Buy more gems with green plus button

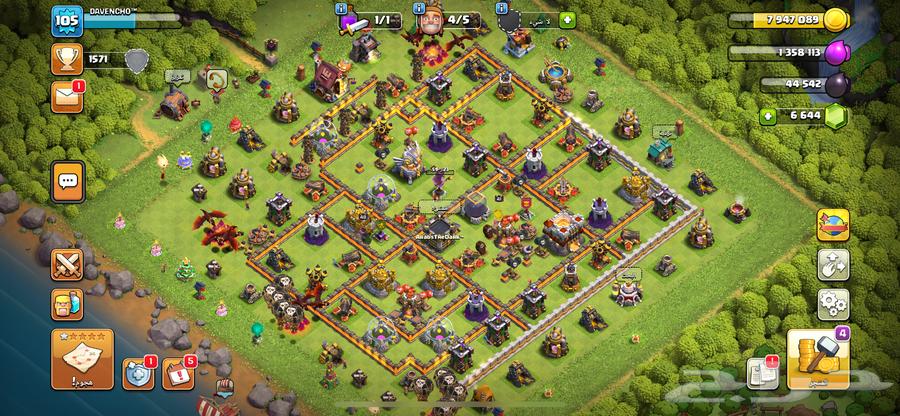coord(767,116)
